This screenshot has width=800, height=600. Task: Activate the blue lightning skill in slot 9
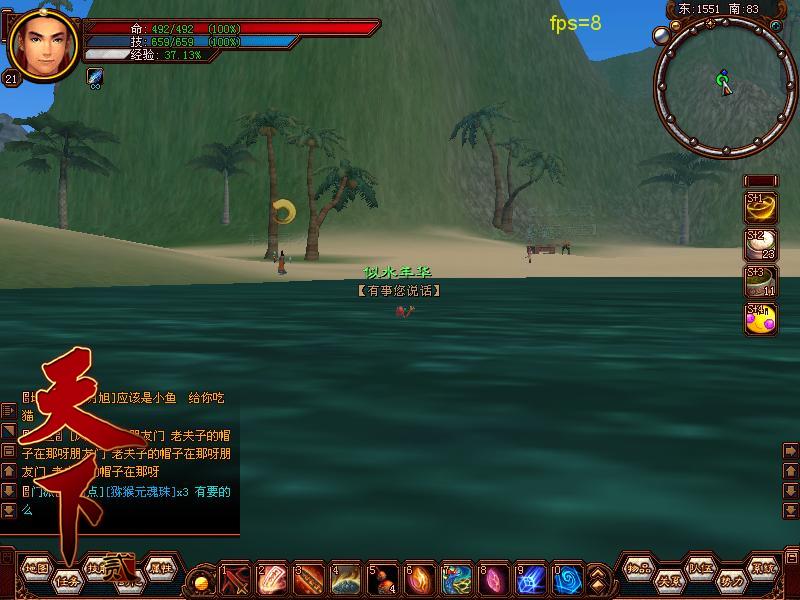[531, 578]
